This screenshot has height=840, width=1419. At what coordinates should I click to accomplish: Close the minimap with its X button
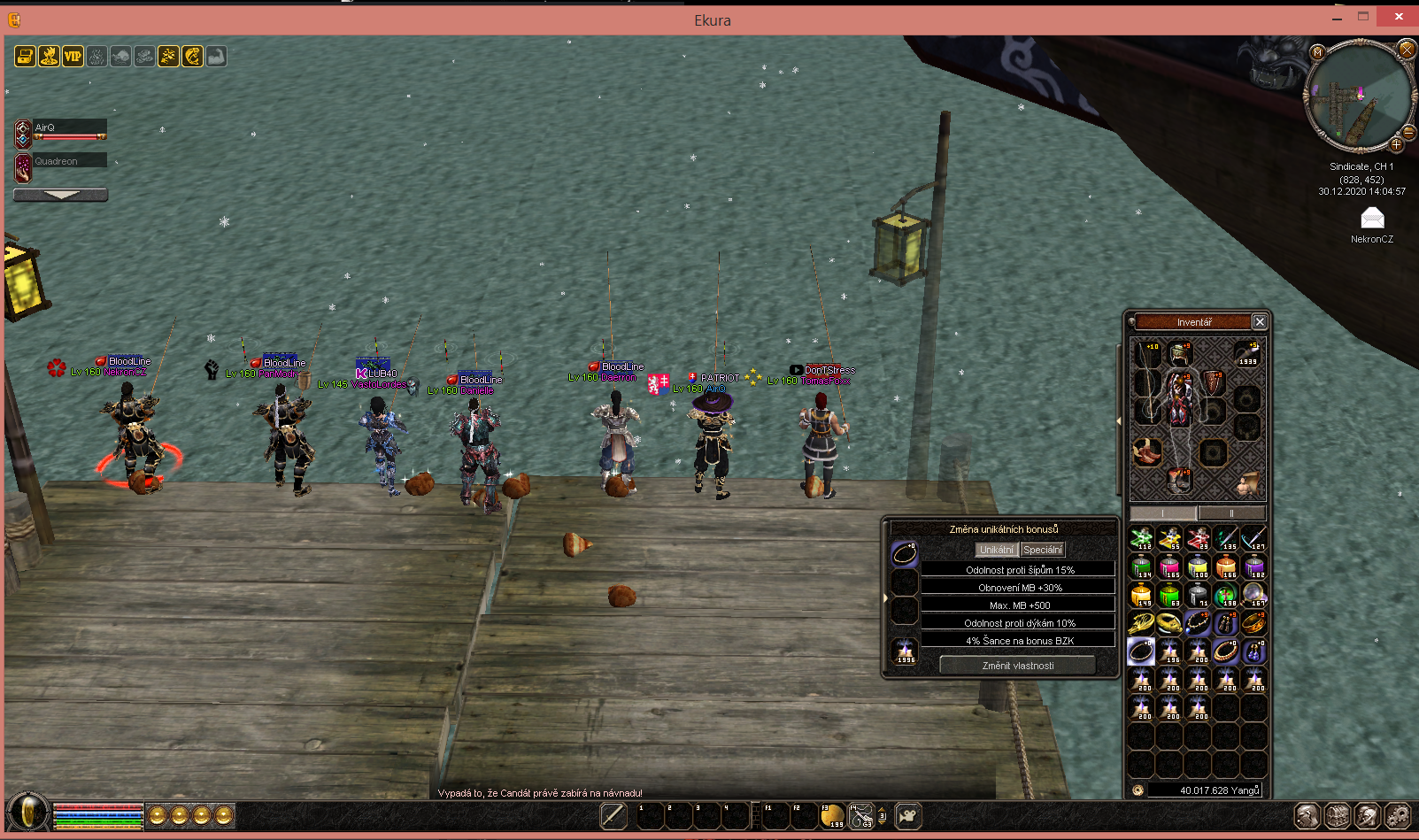(x=1406, y=50)
